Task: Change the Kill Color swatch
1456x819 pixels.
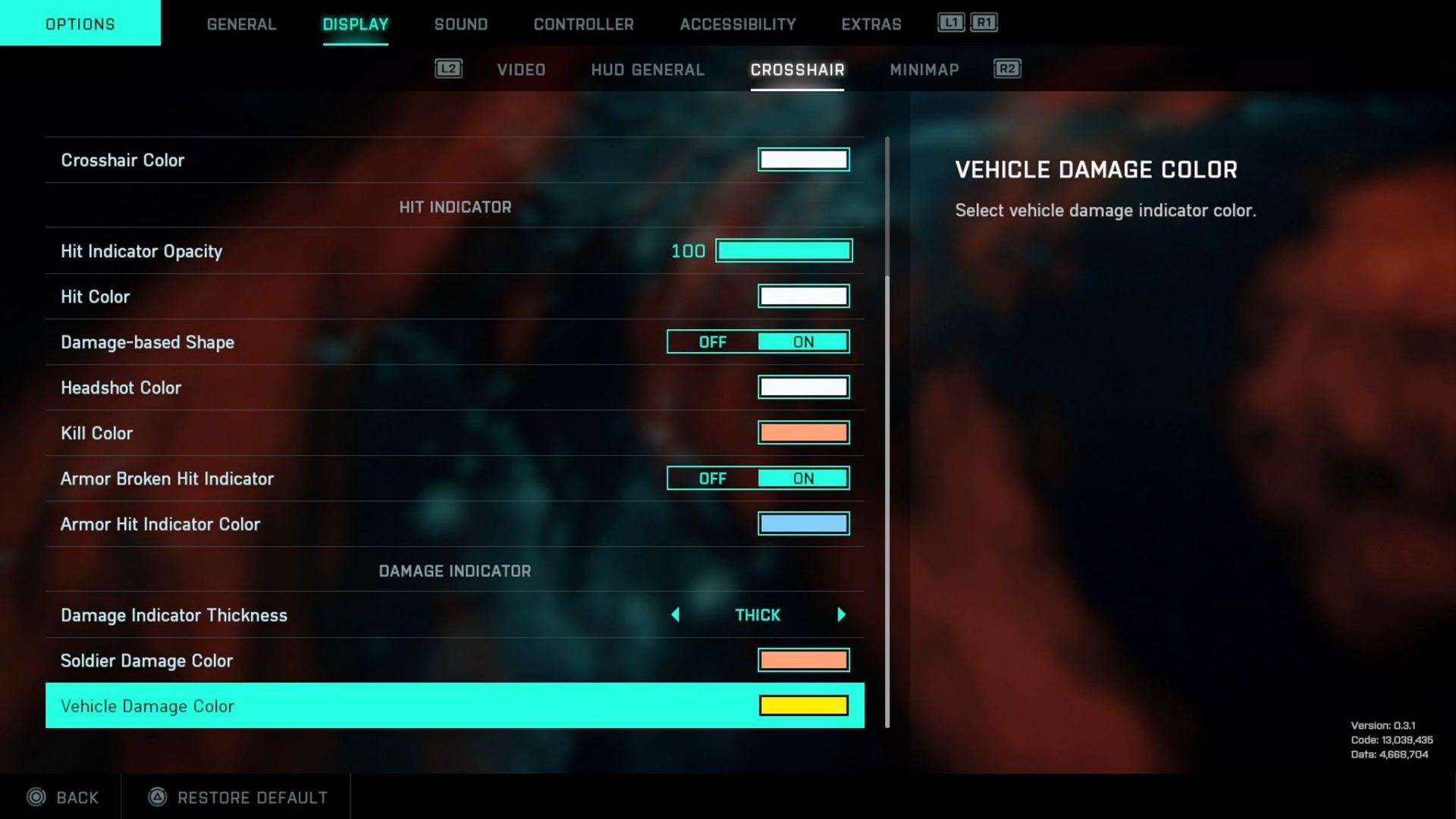Action: coord(804,432)
